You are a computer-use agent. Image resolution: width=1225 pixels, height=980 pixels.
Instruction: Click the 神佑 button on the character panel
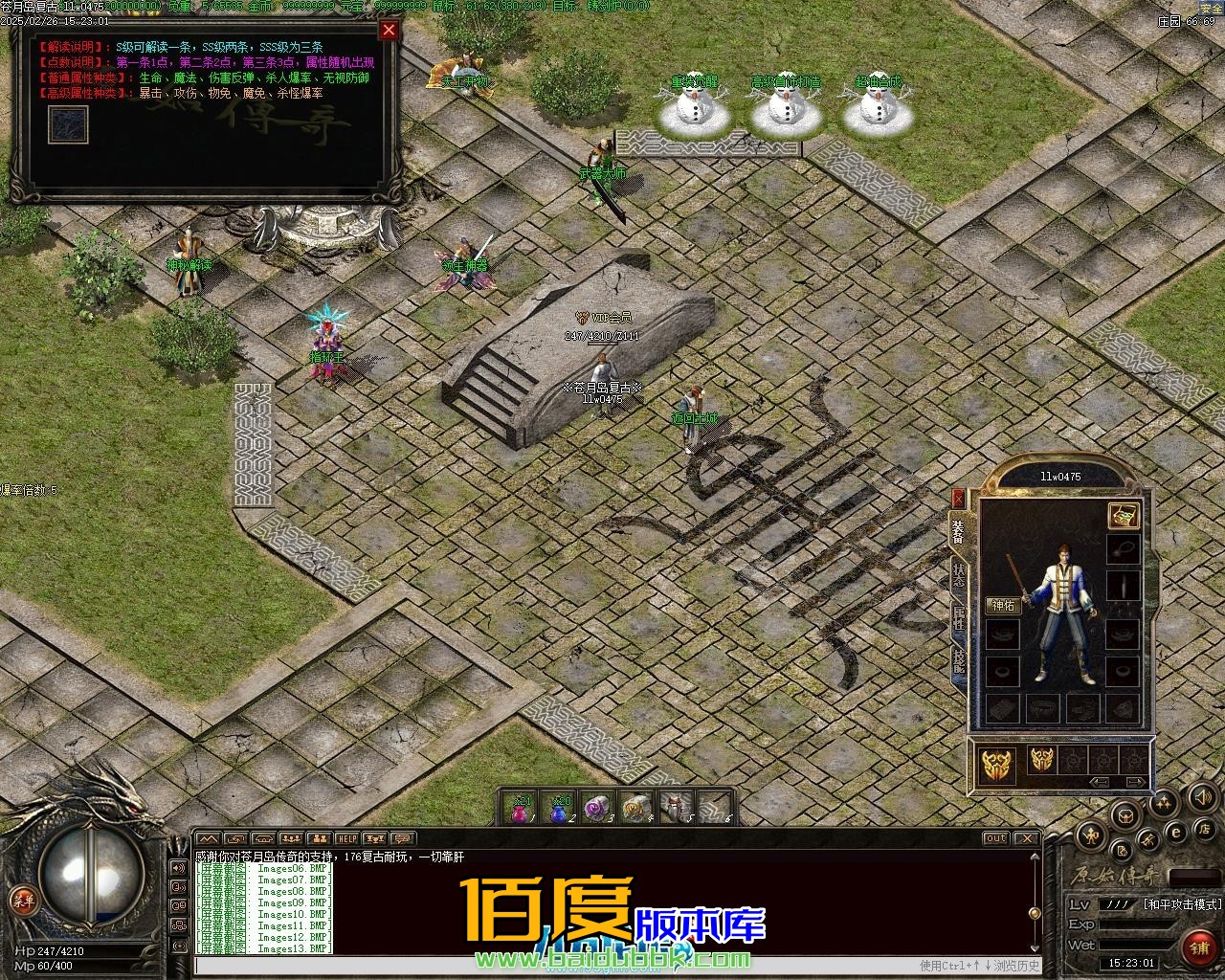(1004, 605)
